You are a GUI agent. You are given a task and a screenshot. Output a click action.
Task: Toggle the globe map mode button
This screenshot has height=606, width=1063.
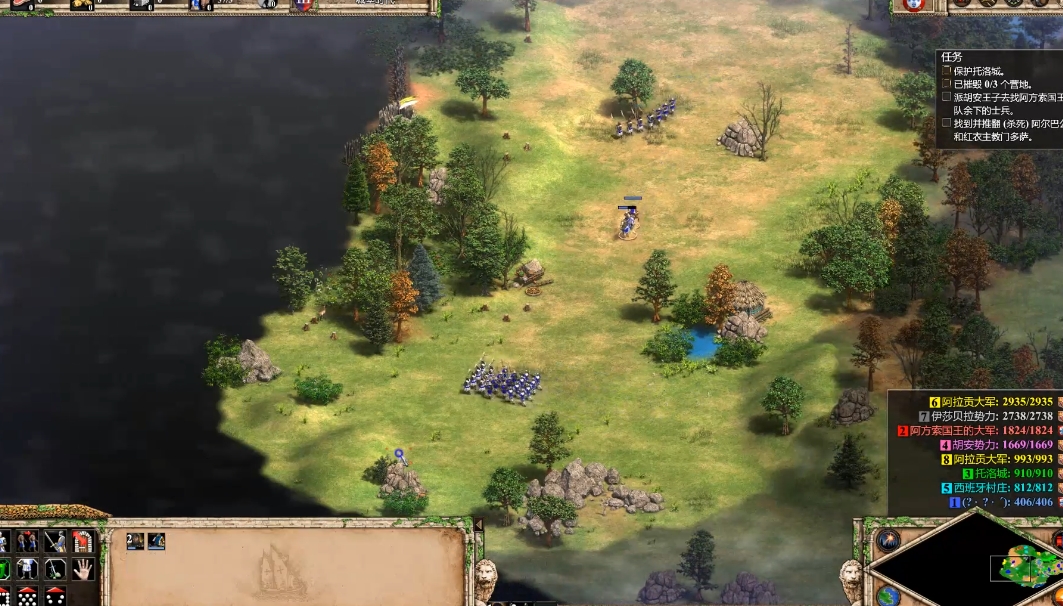click(x=887, y=595)
